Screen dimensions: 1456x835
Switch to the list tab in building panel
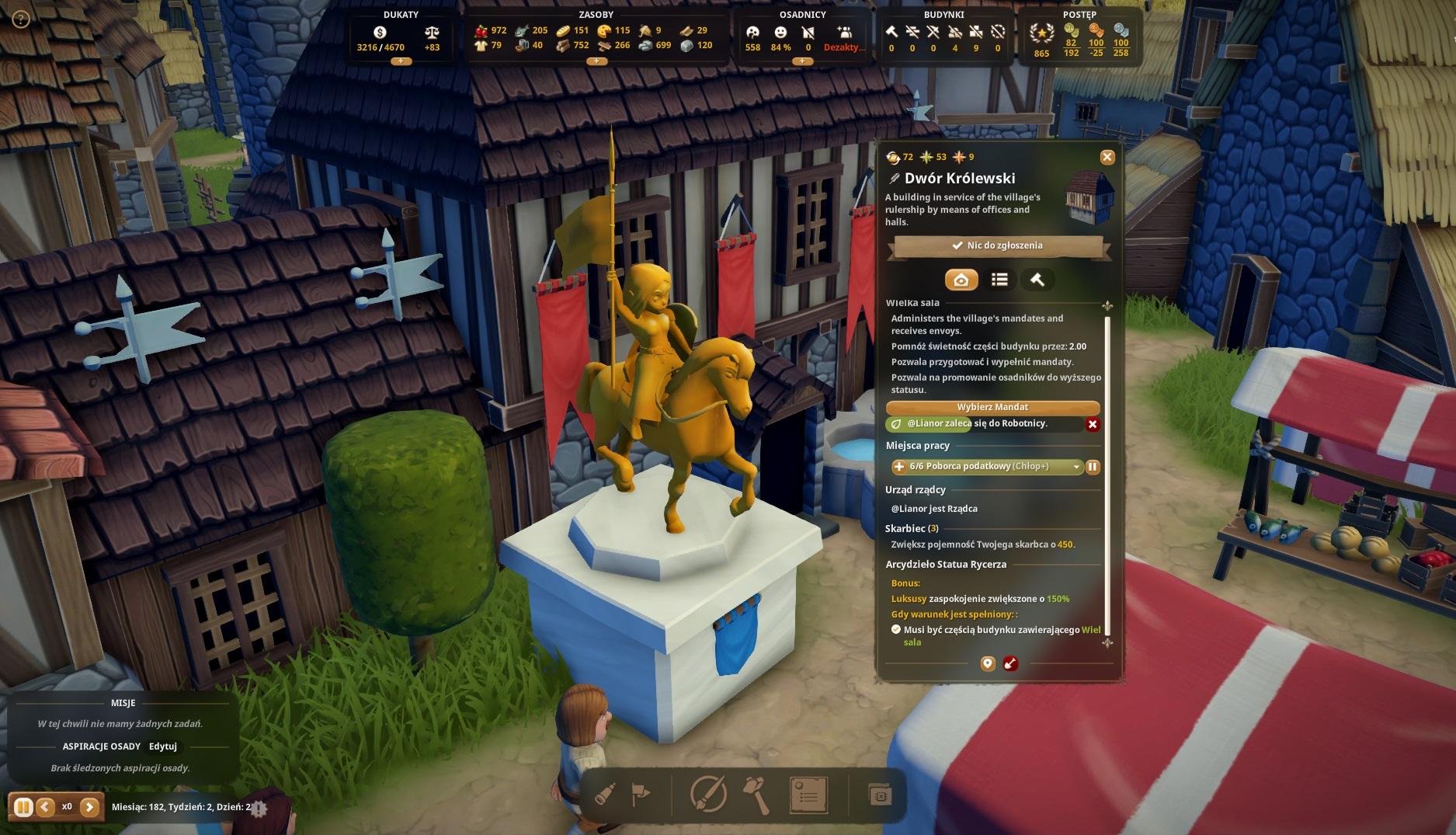point(999,280)
